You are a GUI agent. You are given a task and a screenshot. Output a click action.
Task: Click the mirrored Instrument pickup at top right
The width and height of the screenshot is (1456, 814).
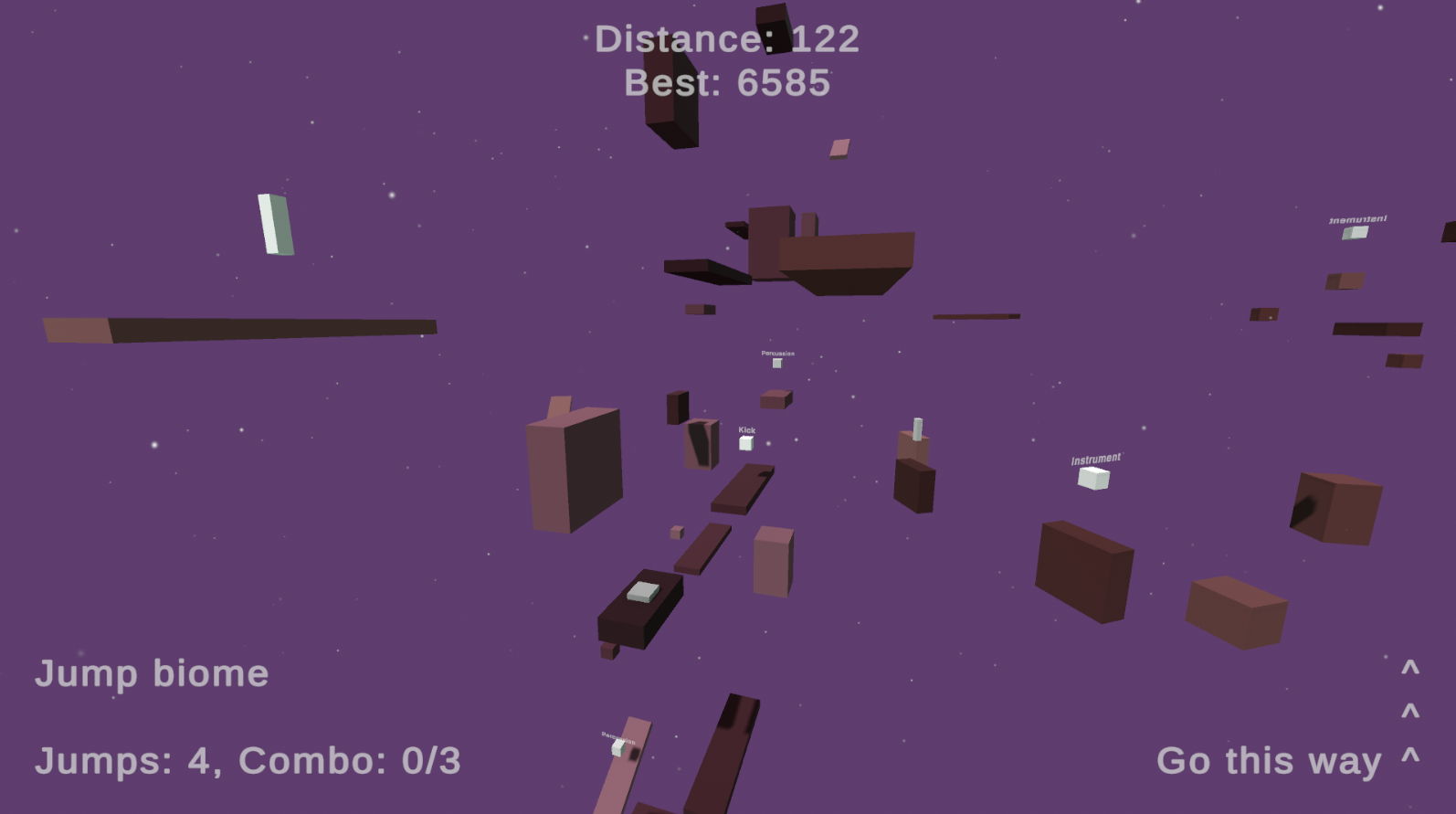click(x=1355, y=232)
